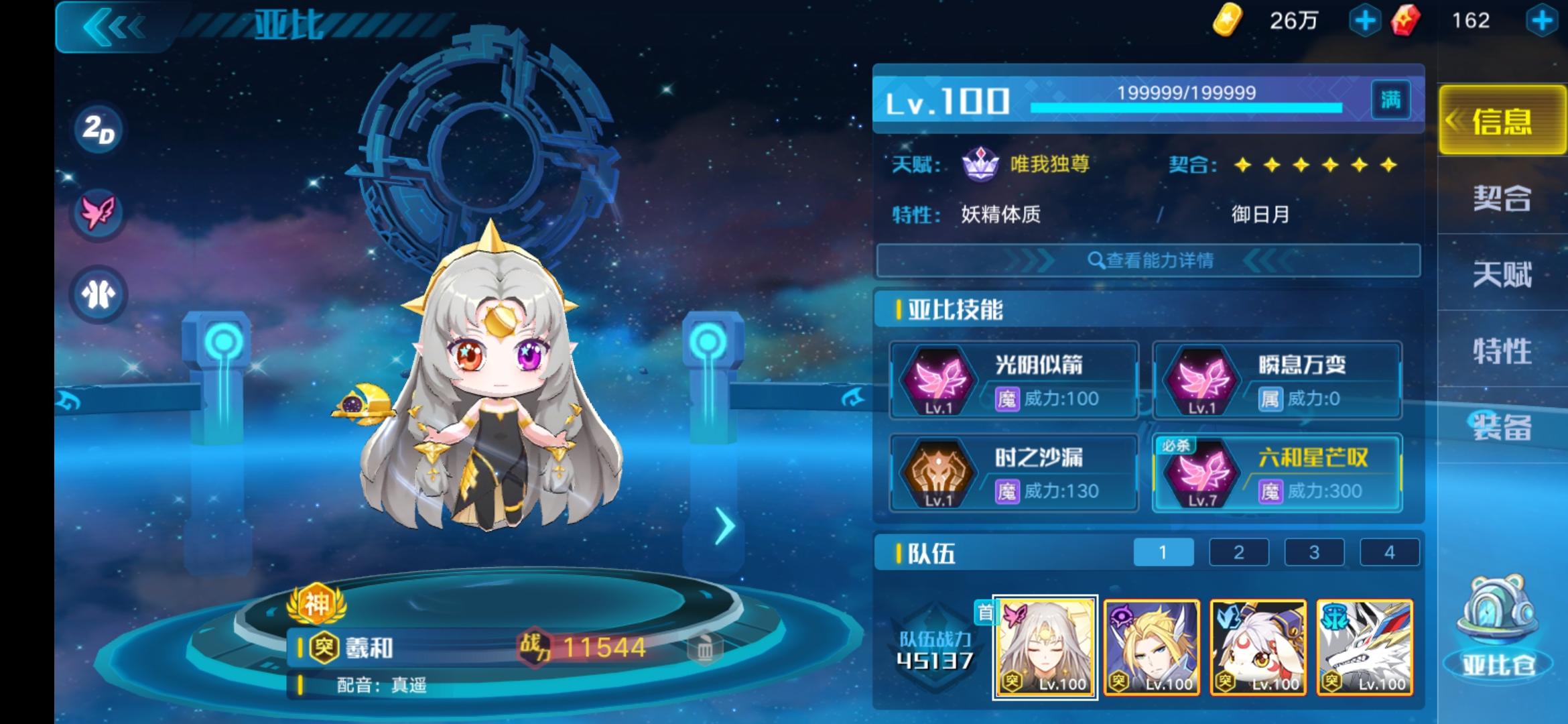This screenshot has width=1568, height=724.
Task: Click the back chevrons next to 亚比 title
Action: point(114,25)
